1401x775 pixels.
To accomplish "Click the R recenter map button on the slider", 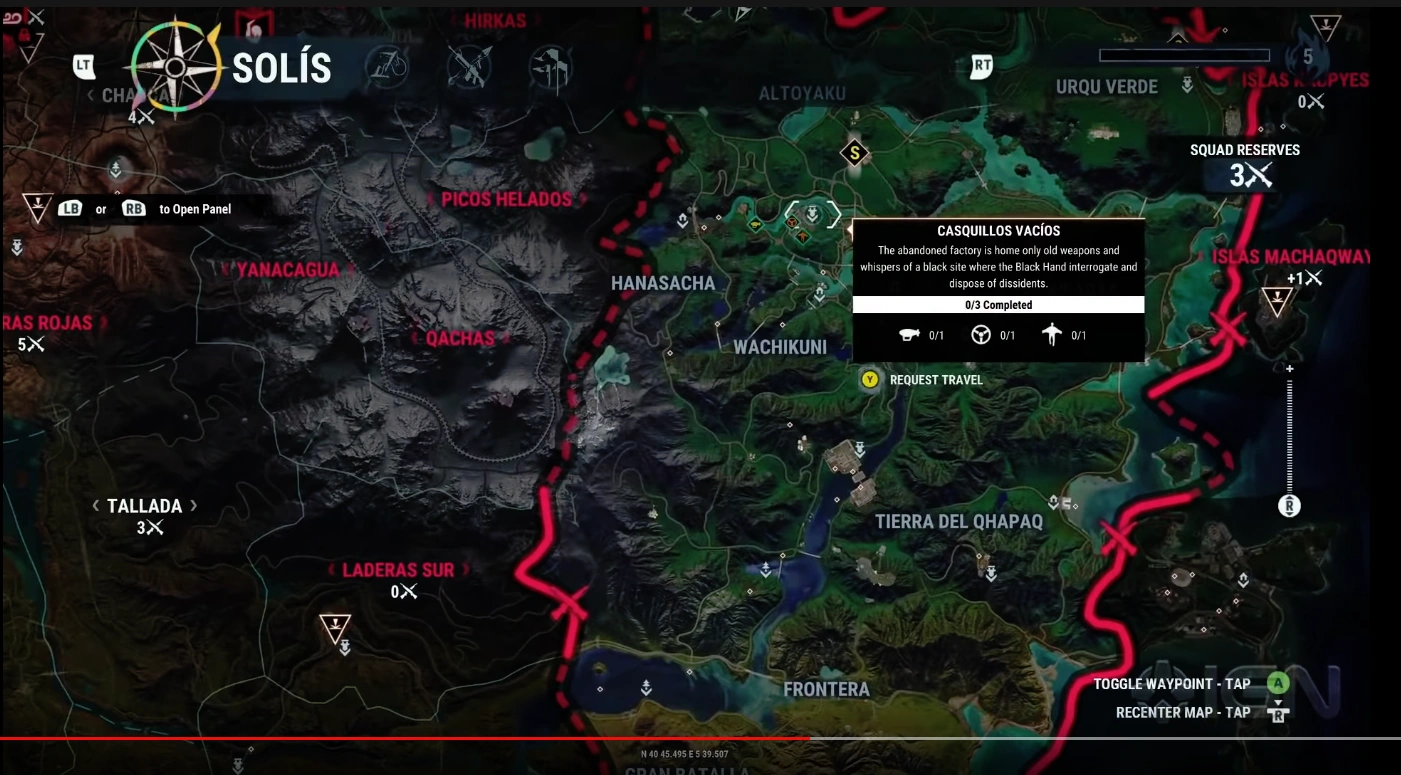I will [1289, 507].
